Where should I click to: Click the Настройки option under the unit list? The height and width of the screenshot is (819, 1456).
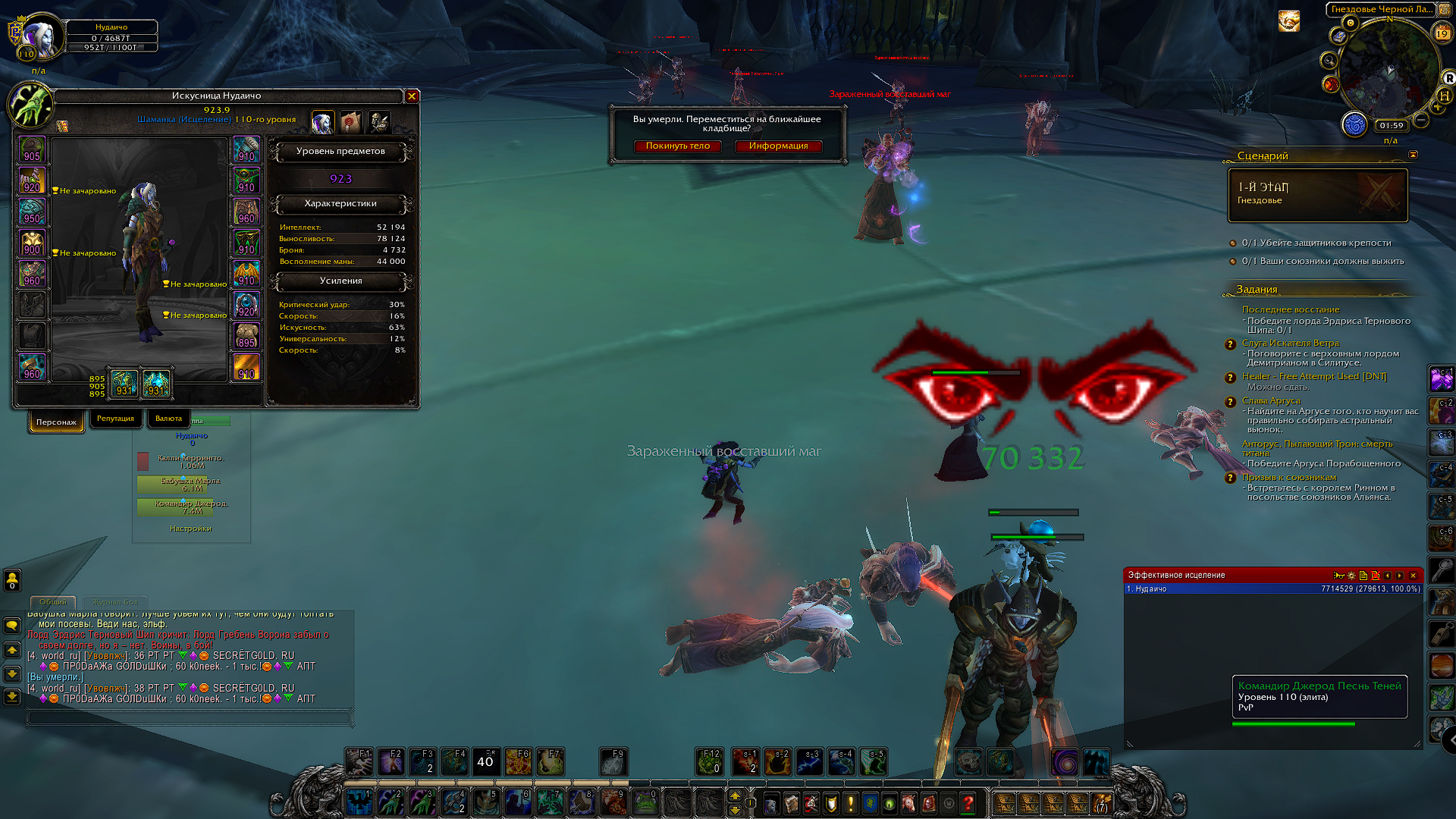pos(190,529)
